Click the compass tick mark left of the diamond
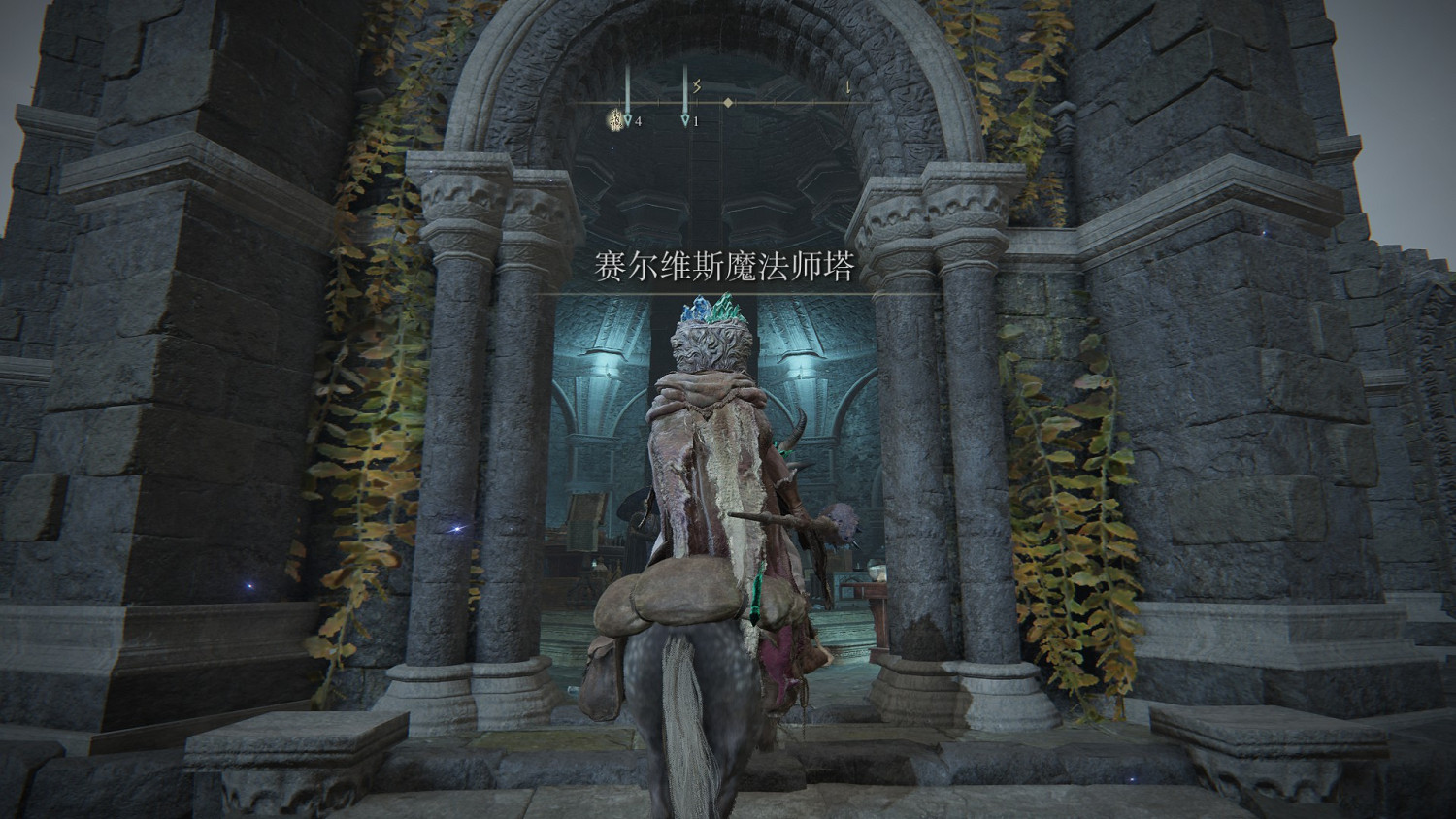 coord(697,101)
